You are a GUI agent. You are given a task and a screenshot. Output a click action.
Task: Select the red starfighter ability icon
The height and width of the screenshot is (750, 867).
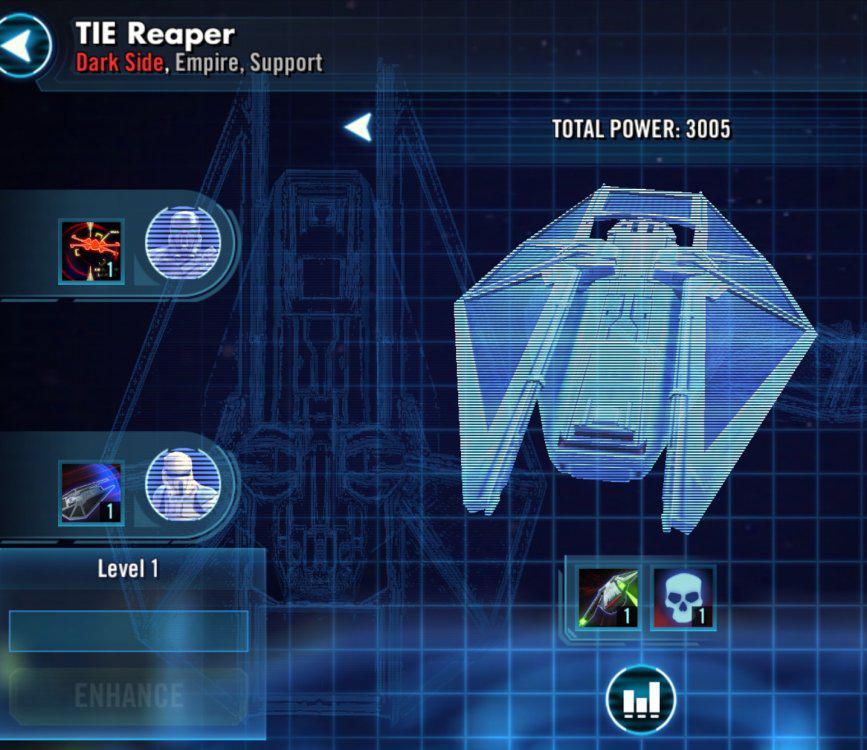click(91, 252)
